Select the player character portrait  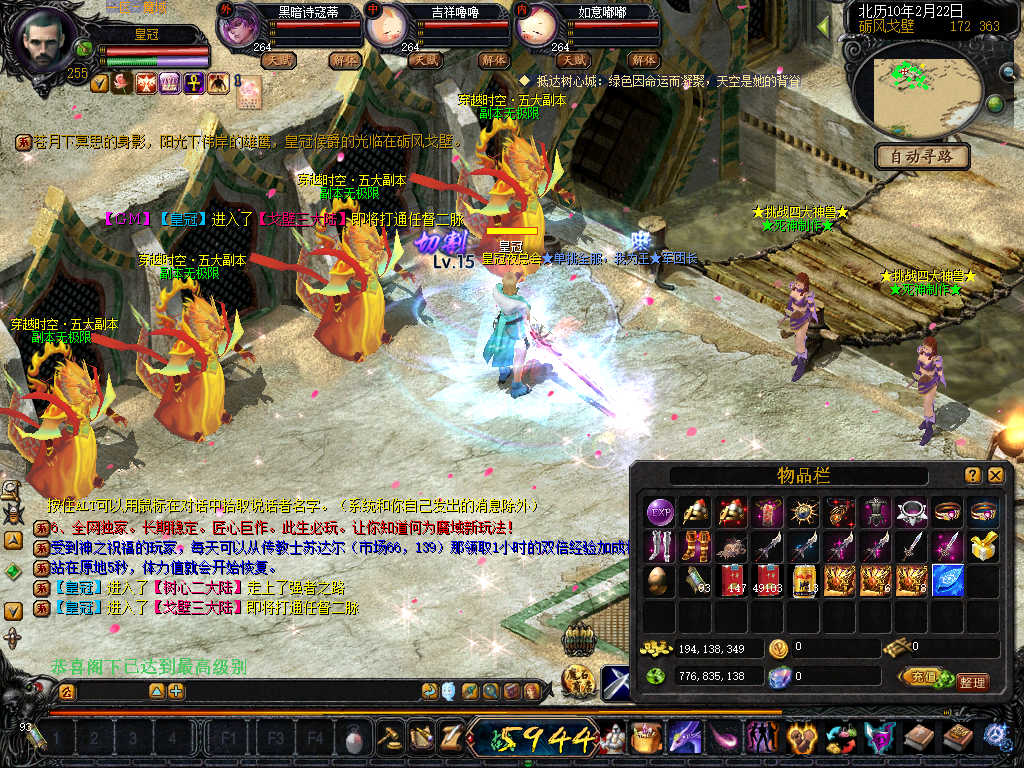click(x=42, y=42)
